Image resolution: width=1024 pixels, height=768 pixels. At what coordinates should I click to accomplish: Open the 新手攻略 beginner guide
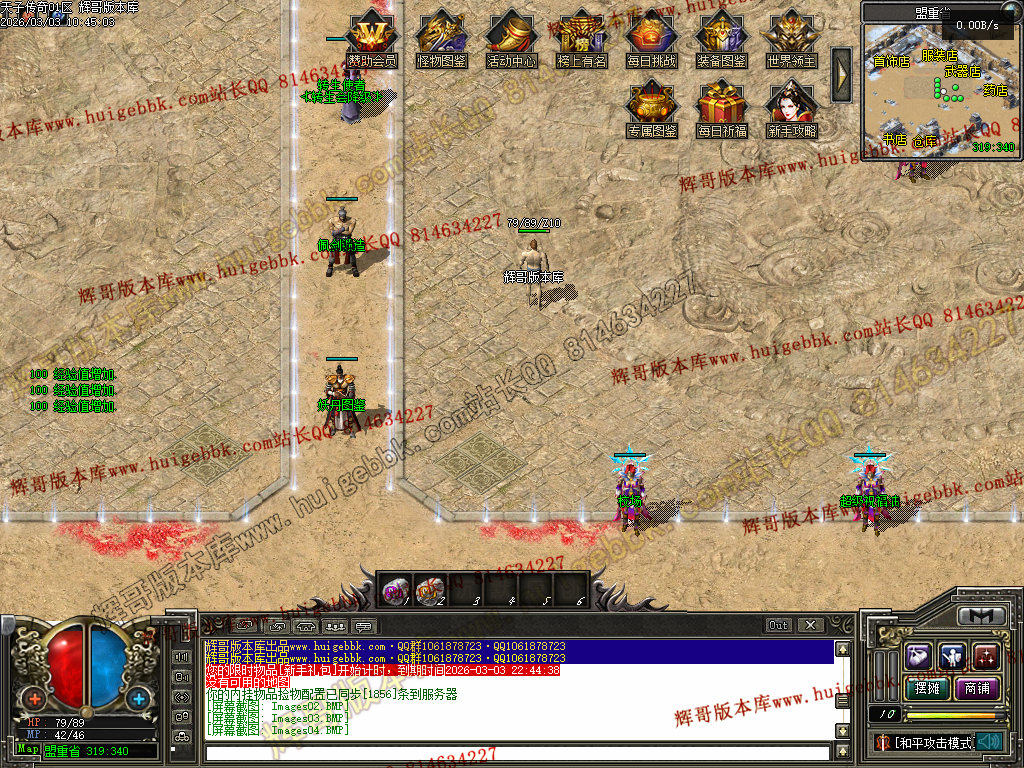pos(791,105)
